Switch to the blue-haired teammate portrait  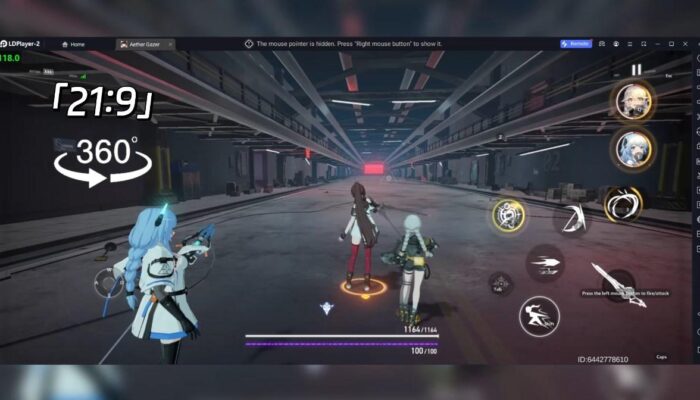pyautogui.click(x=633, y=149)
